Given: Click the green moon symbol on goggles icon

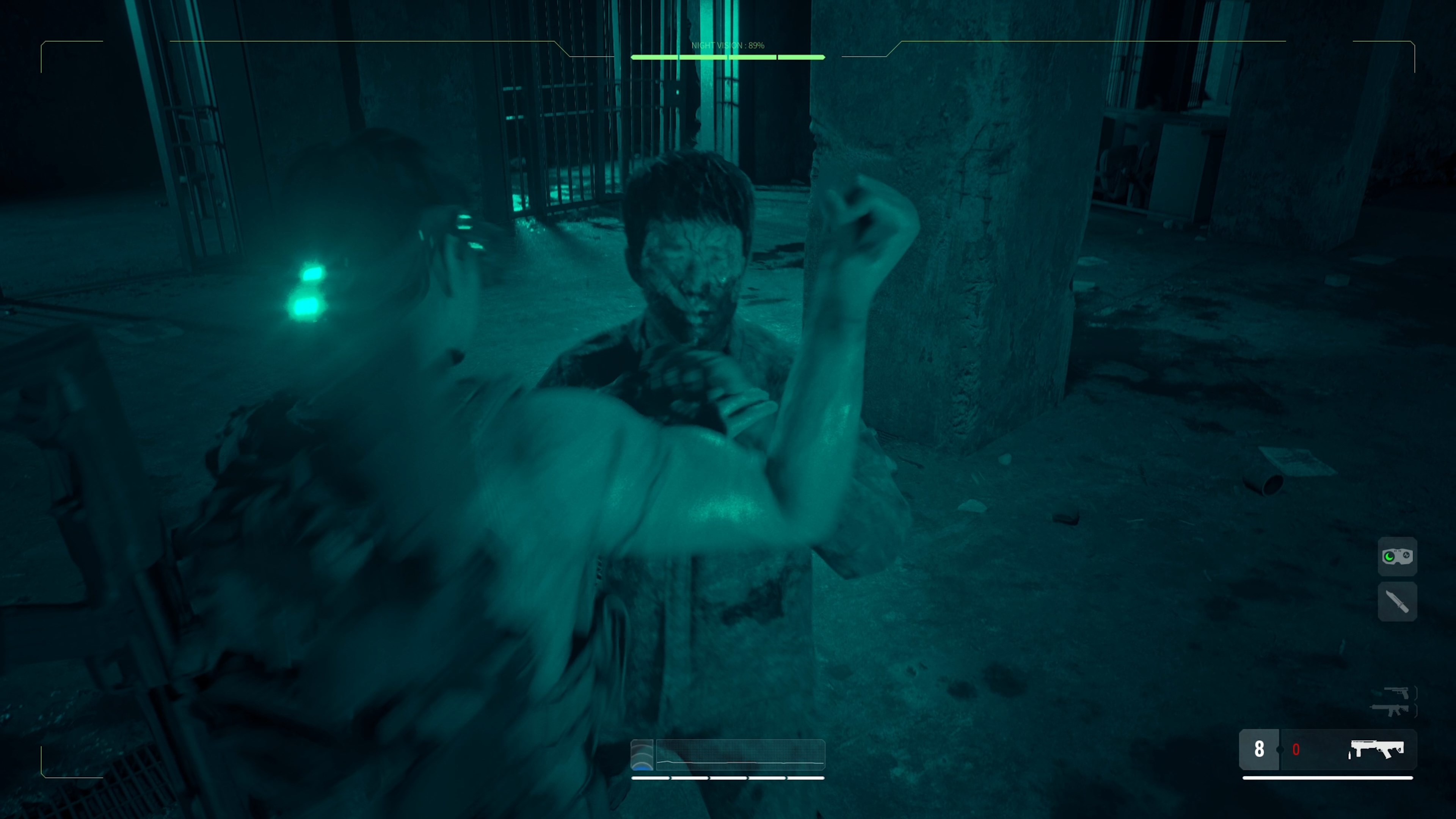Looking at the screenshot, I should pos(1389,557).
